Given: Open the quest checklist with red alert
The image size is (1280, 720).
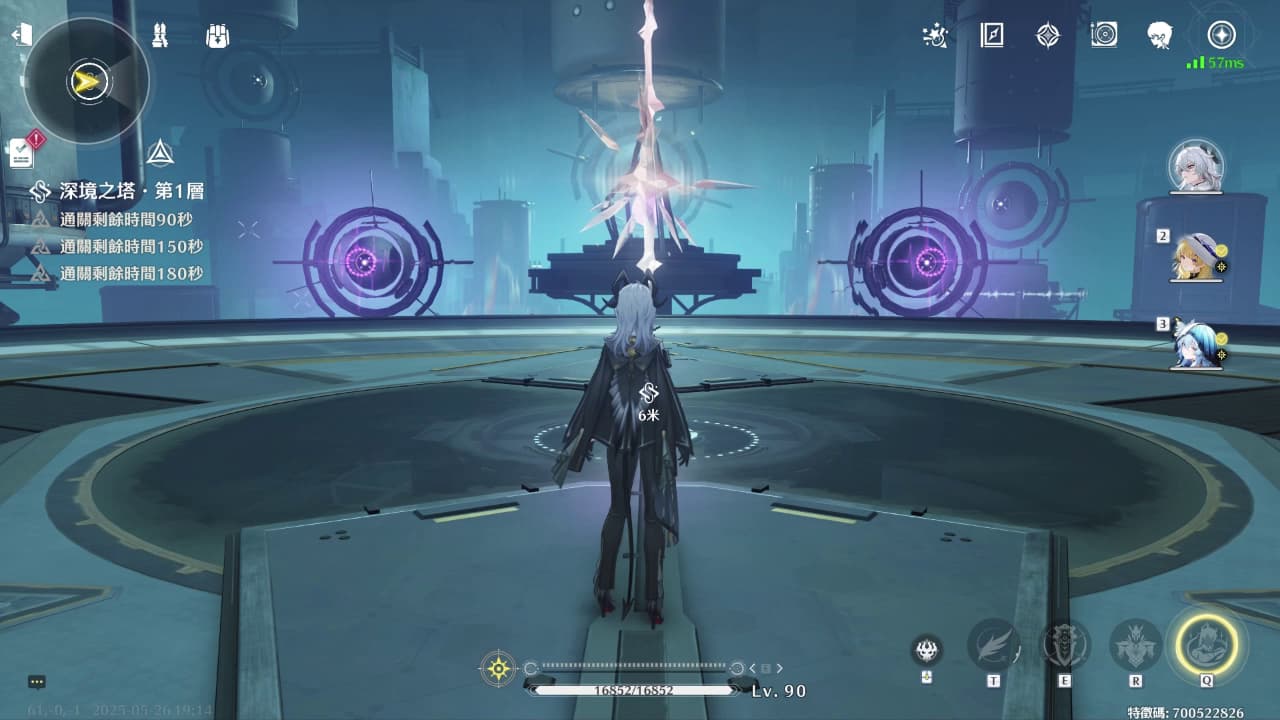Looking at the screenshot, I should pyautogui.click(x=22, y=152).
